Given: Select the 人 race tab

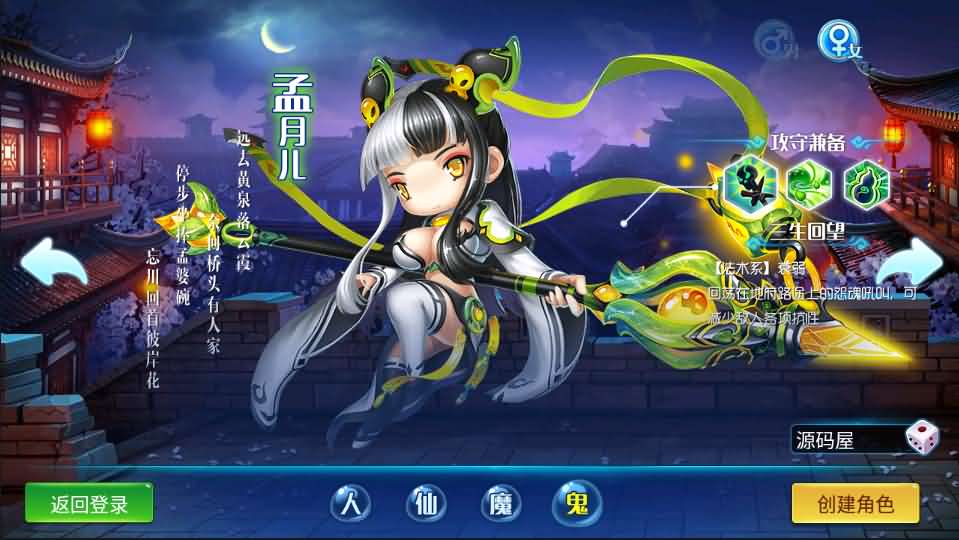Looking at the screenshot, I should point(347,503).
